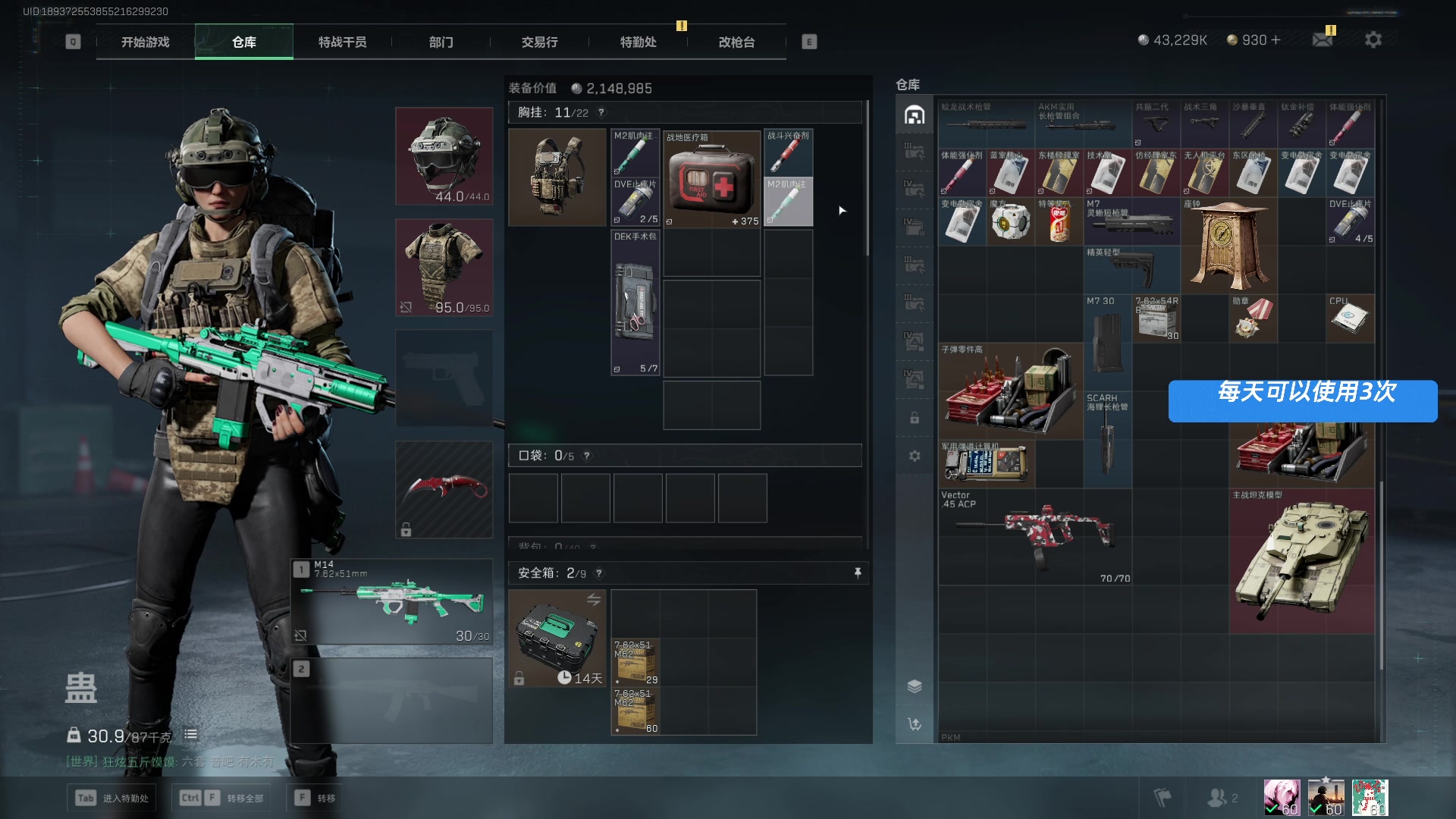The image size is (1456, 819).
Task: Click the red karambit knife slot
Action: coord(444,490)
